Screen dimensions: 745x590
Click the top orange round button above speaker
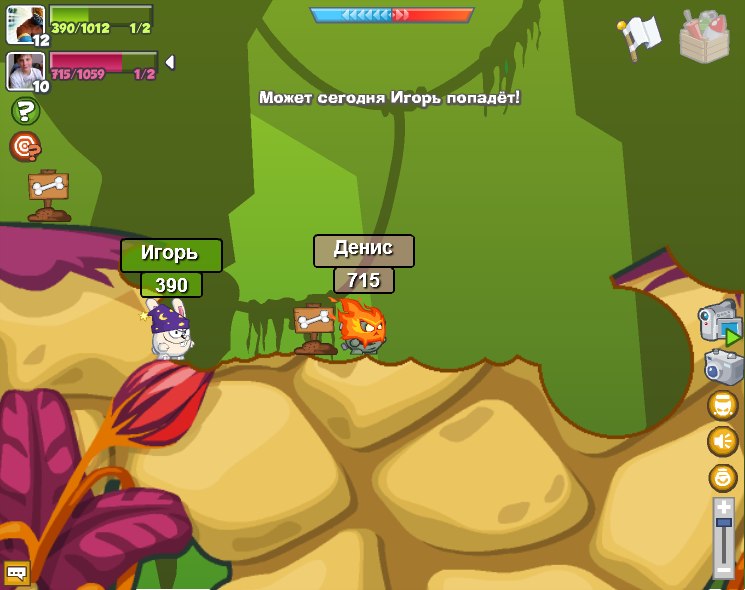pyautogui.click(x=723, y=405)
